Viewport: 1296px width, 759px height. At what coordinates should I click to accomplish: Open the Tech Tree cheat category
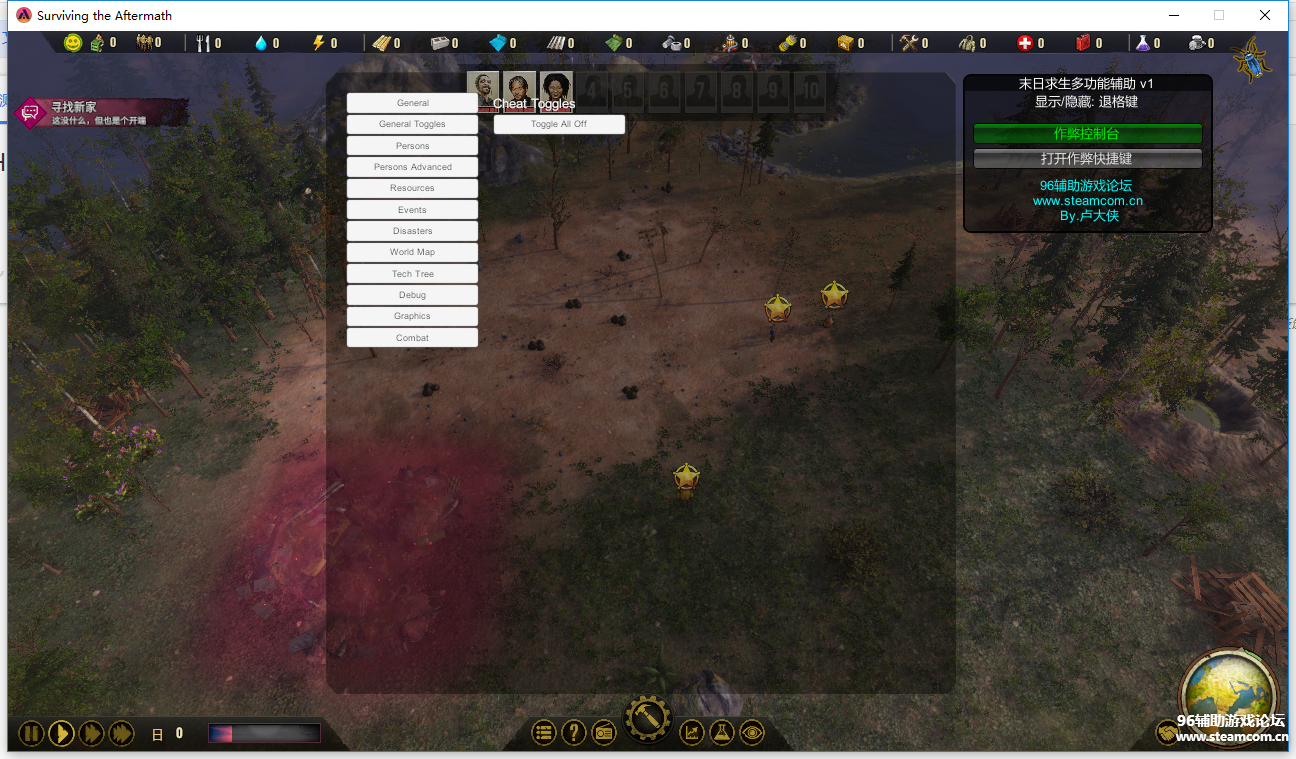pos(412,274)
